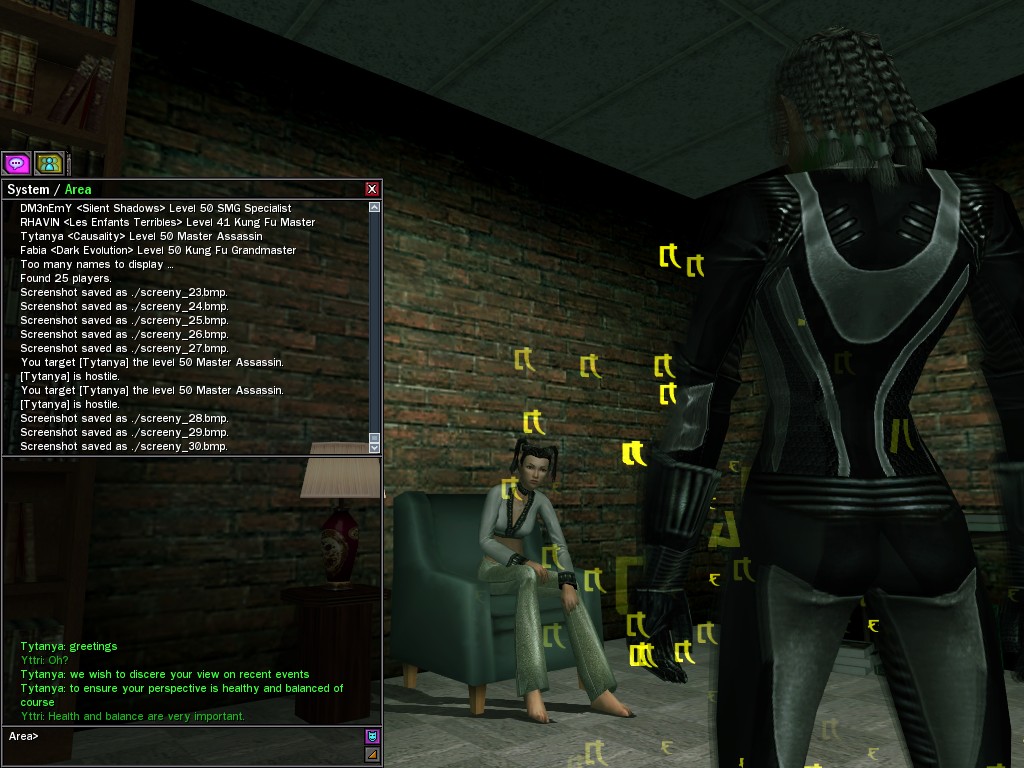The image size is (1024, 768).
Task: Open the yellow team members icon
Action: click(x=48, y=163)
